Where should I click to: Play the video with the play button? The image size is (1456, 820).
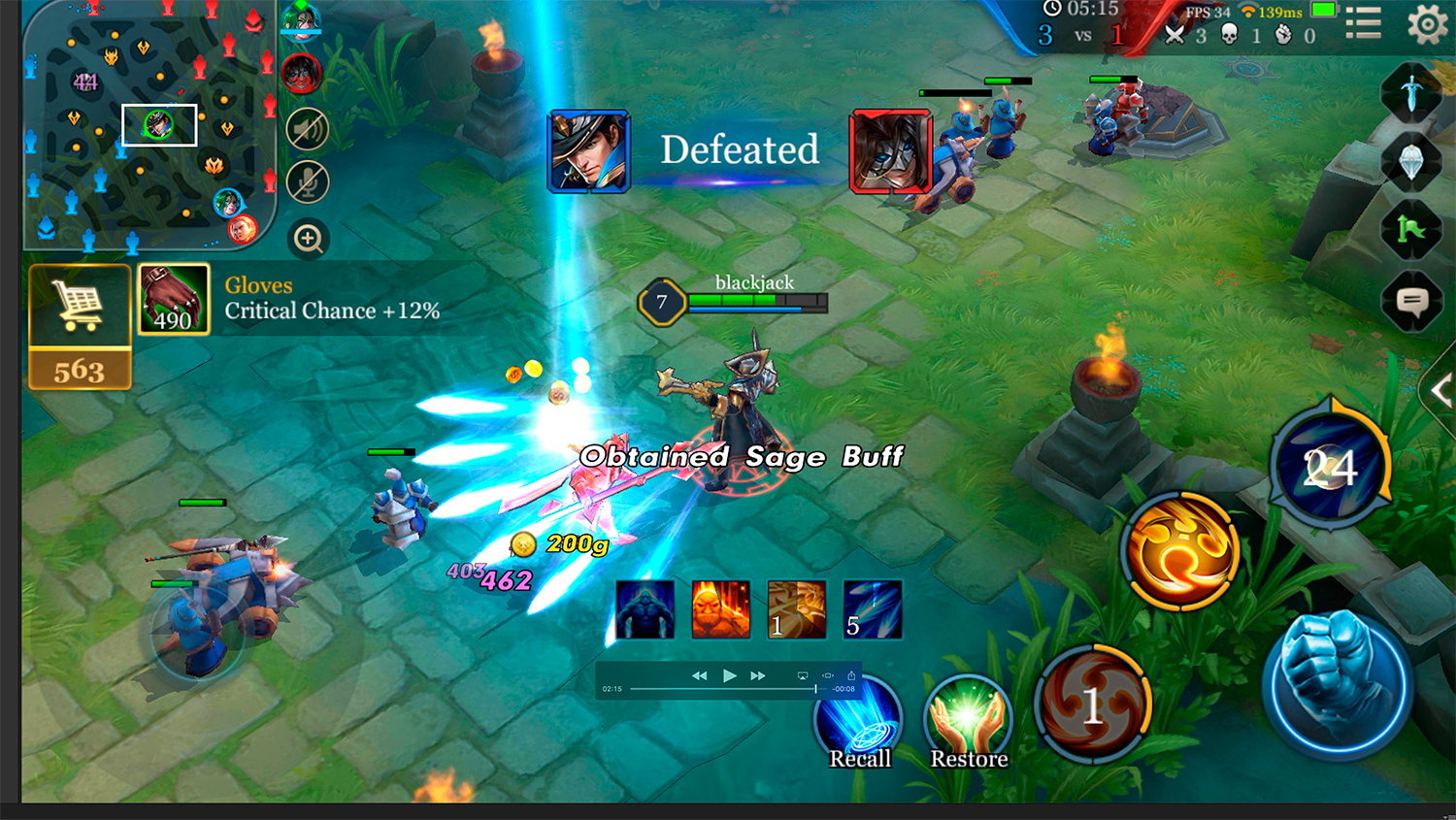(x=729, y=675)
